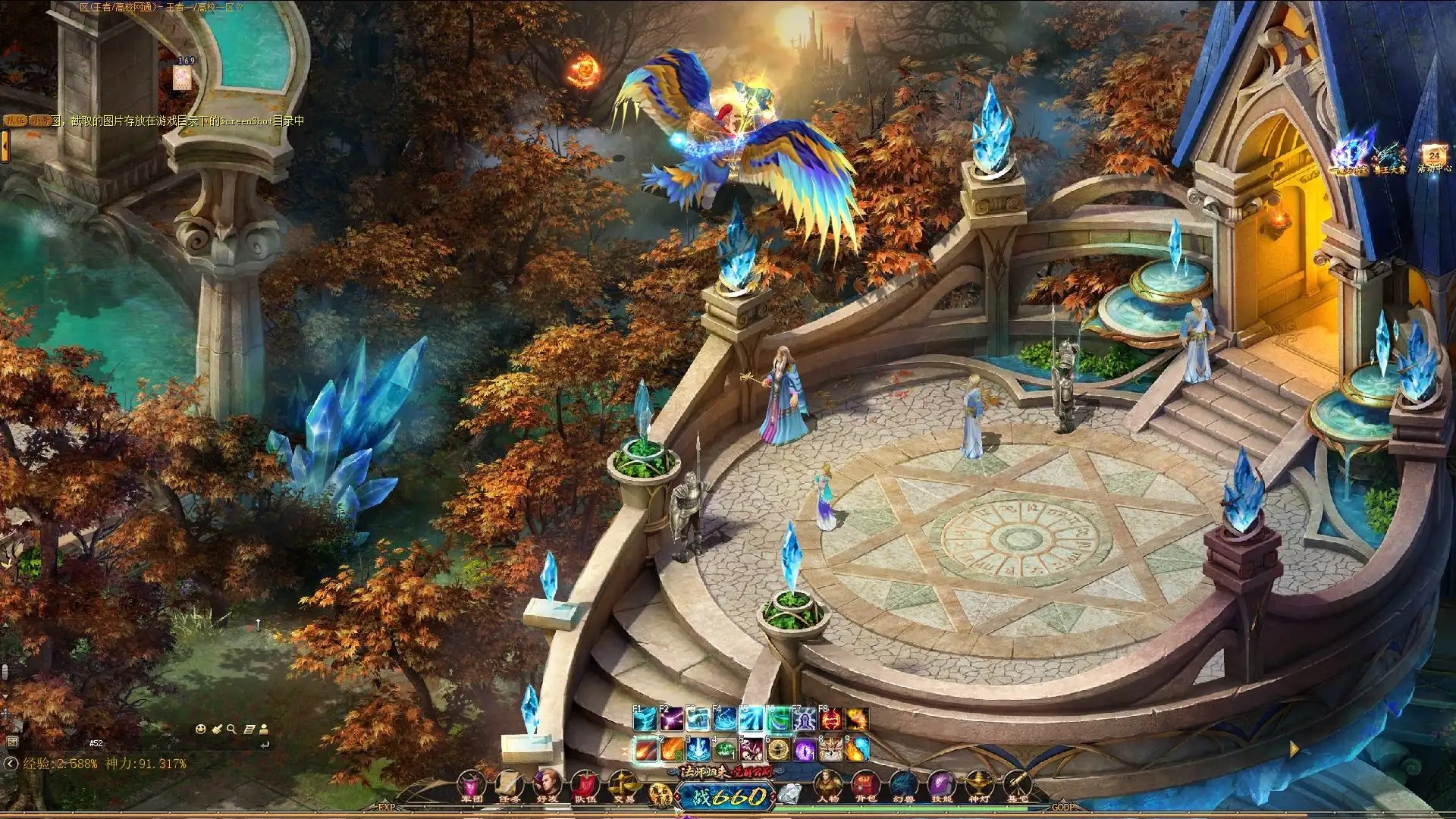Use the skull skill in slot 5
Screen dimensions: 1456x819
752,750
